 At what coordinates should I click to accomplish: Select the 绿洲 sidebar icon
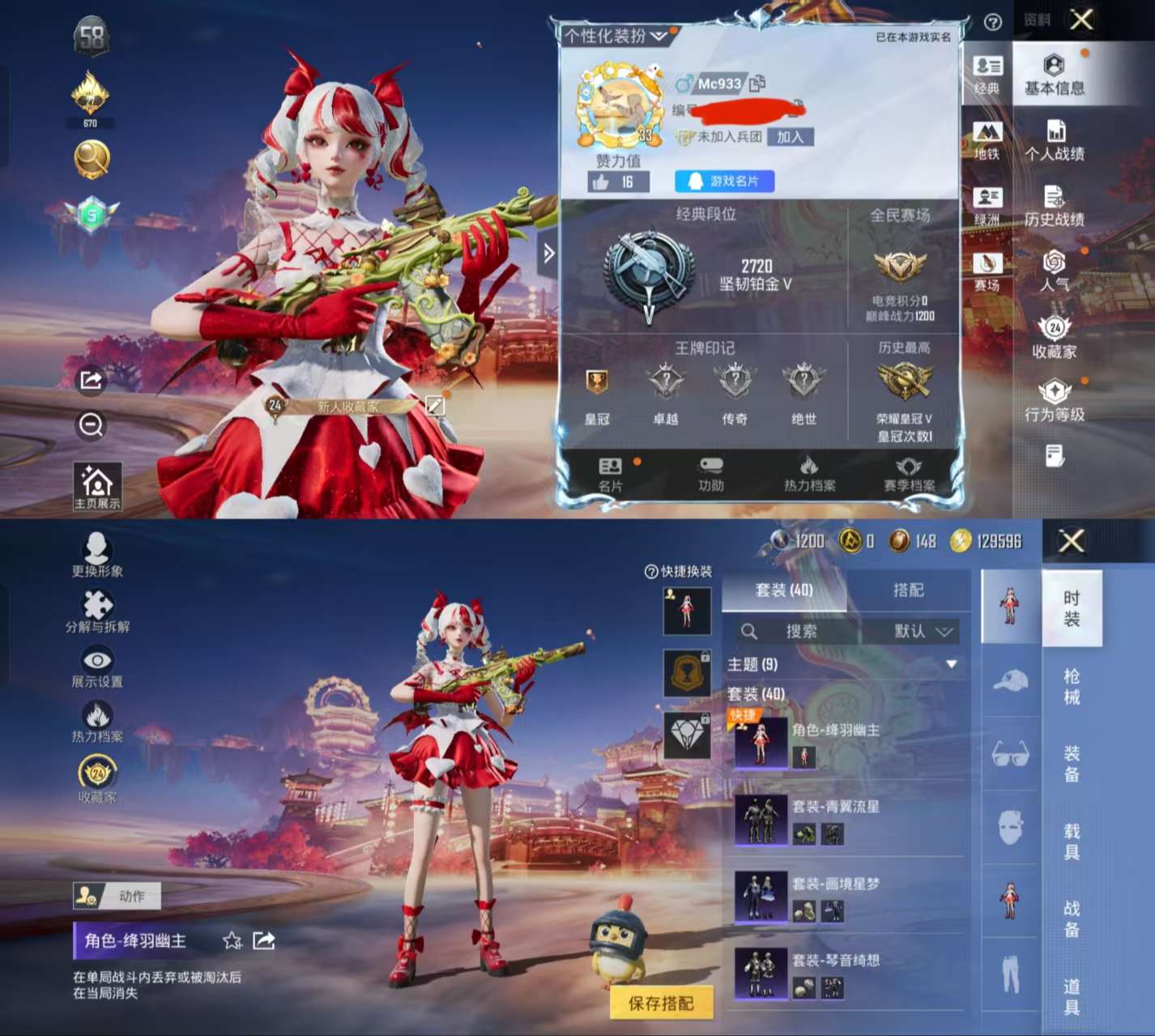tap(987, 205)
